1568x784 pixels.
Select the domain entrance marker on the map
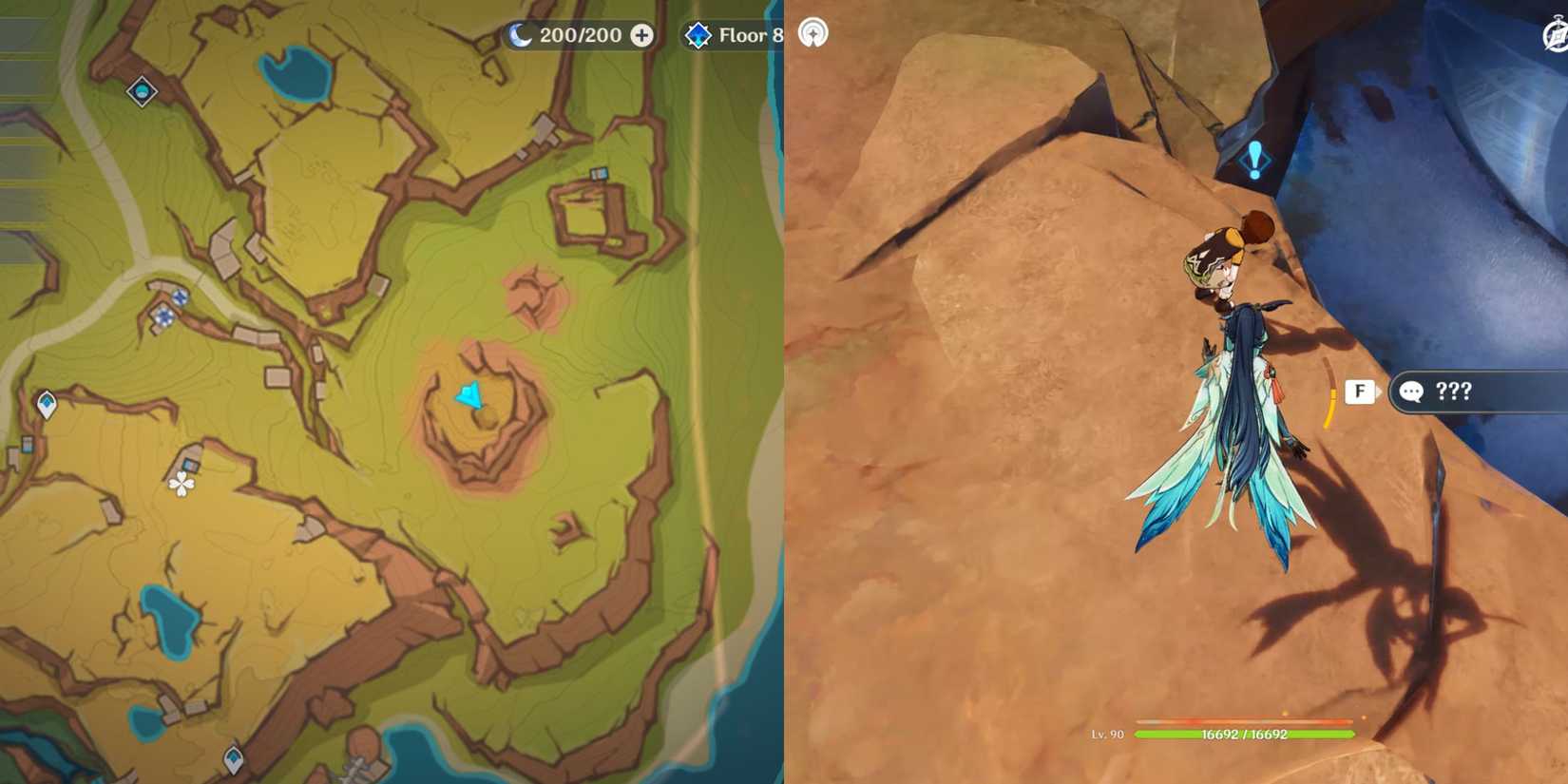(x=143, y=90)
